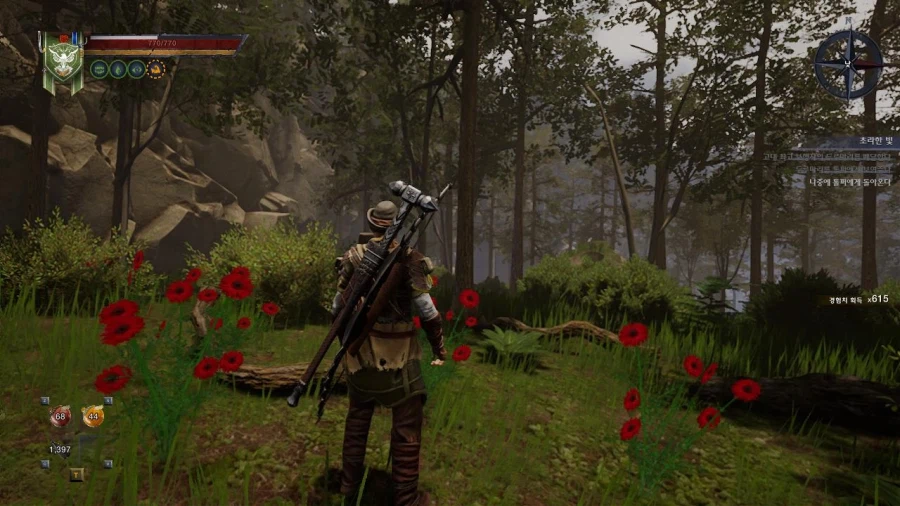Open the compass rose in the corner
This screenshot has width=900, height=506.
[848, 63]
